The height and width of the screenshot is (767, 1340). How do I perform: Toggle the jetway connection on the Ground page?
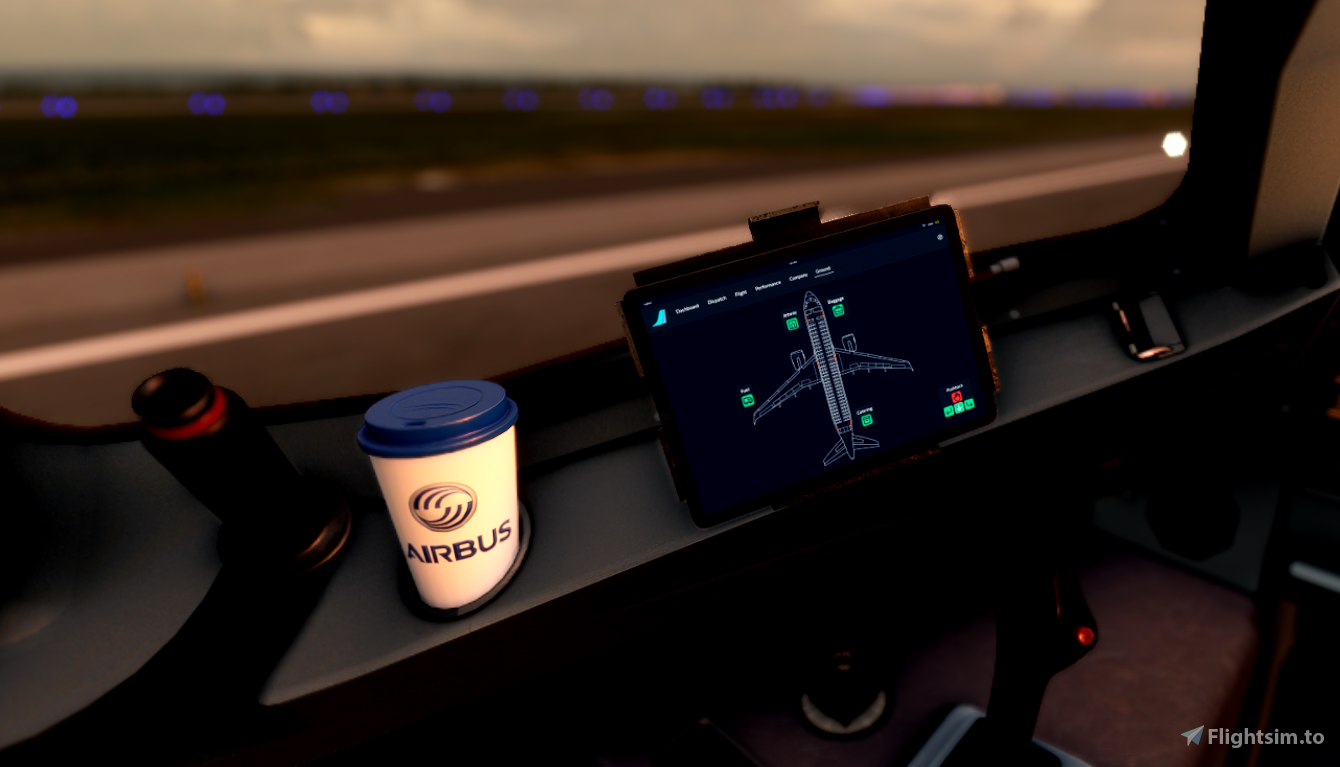792,322
